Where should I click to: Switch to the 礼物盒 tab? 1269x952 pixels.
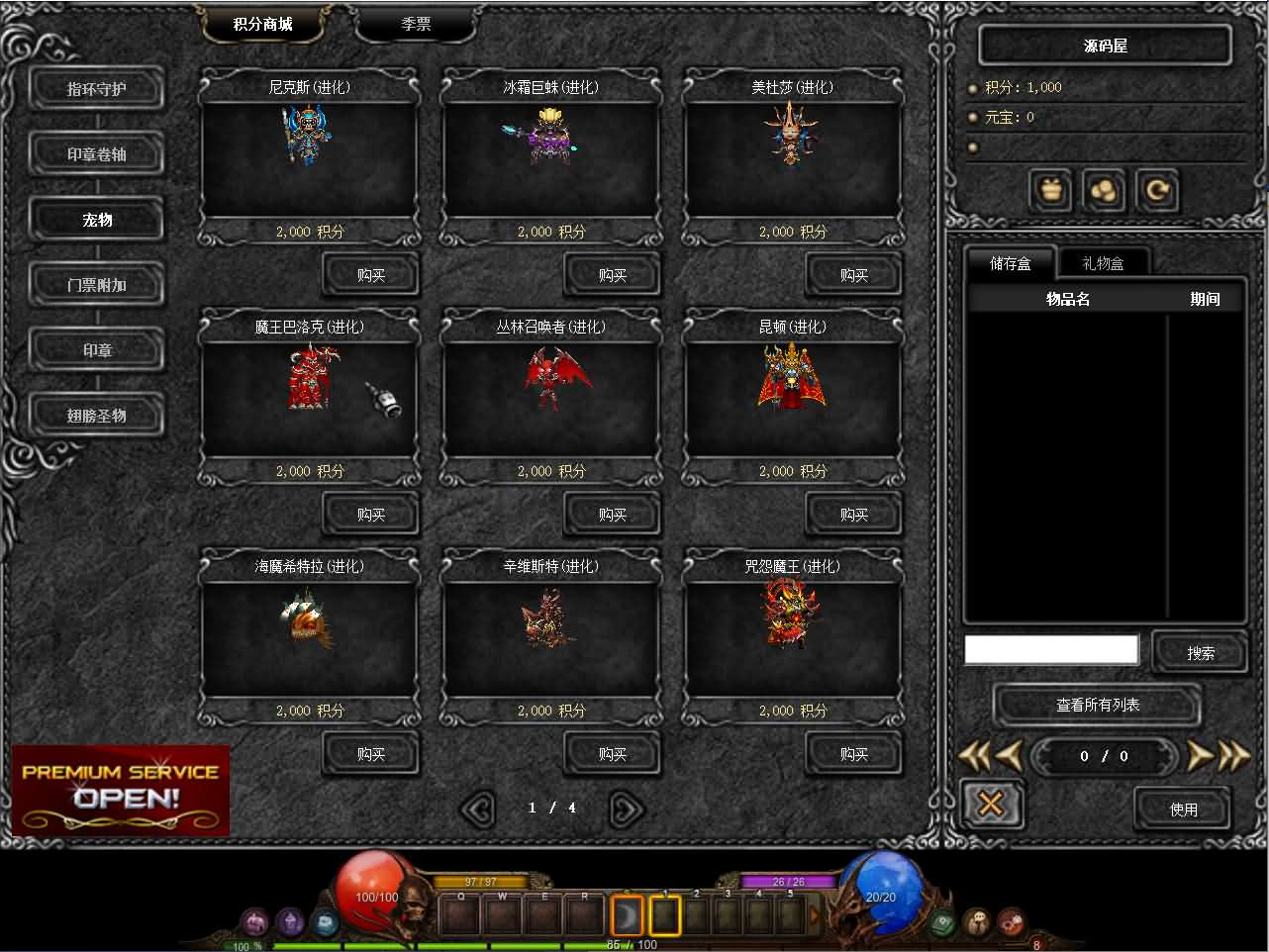click(1103, 263)
